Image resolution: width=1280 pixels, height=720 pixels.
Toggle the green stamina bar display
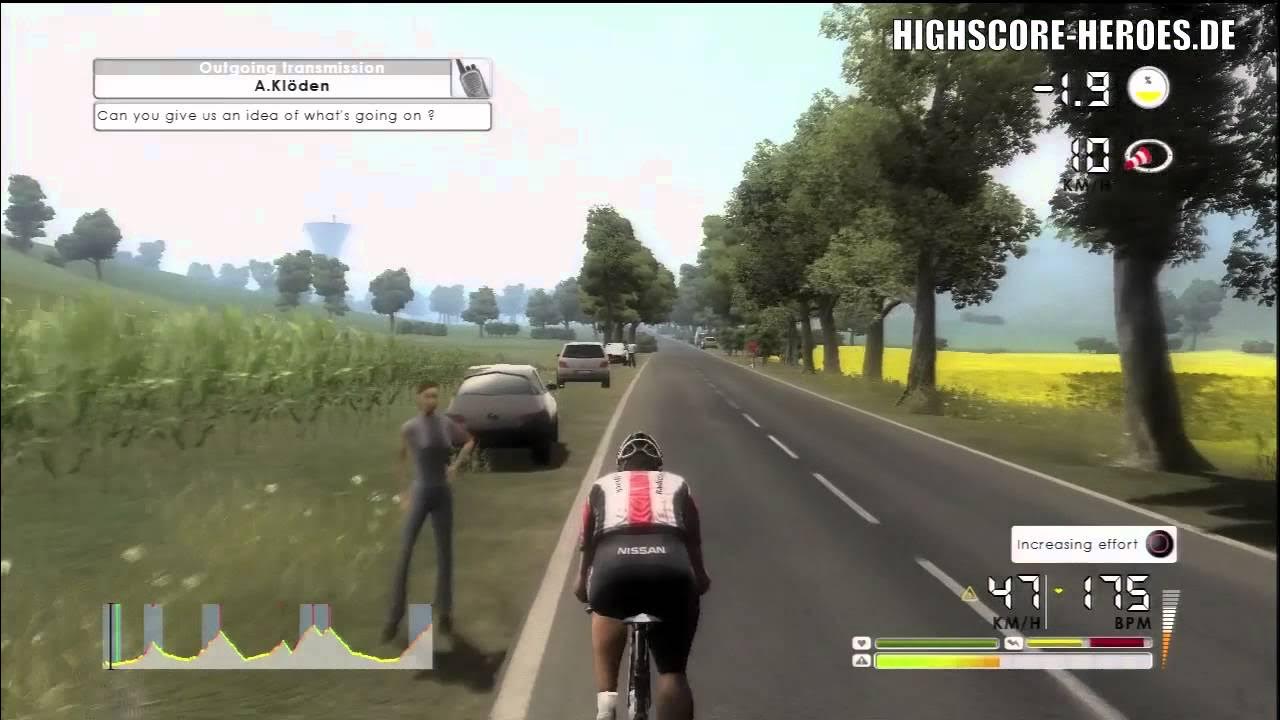(935, 643)
